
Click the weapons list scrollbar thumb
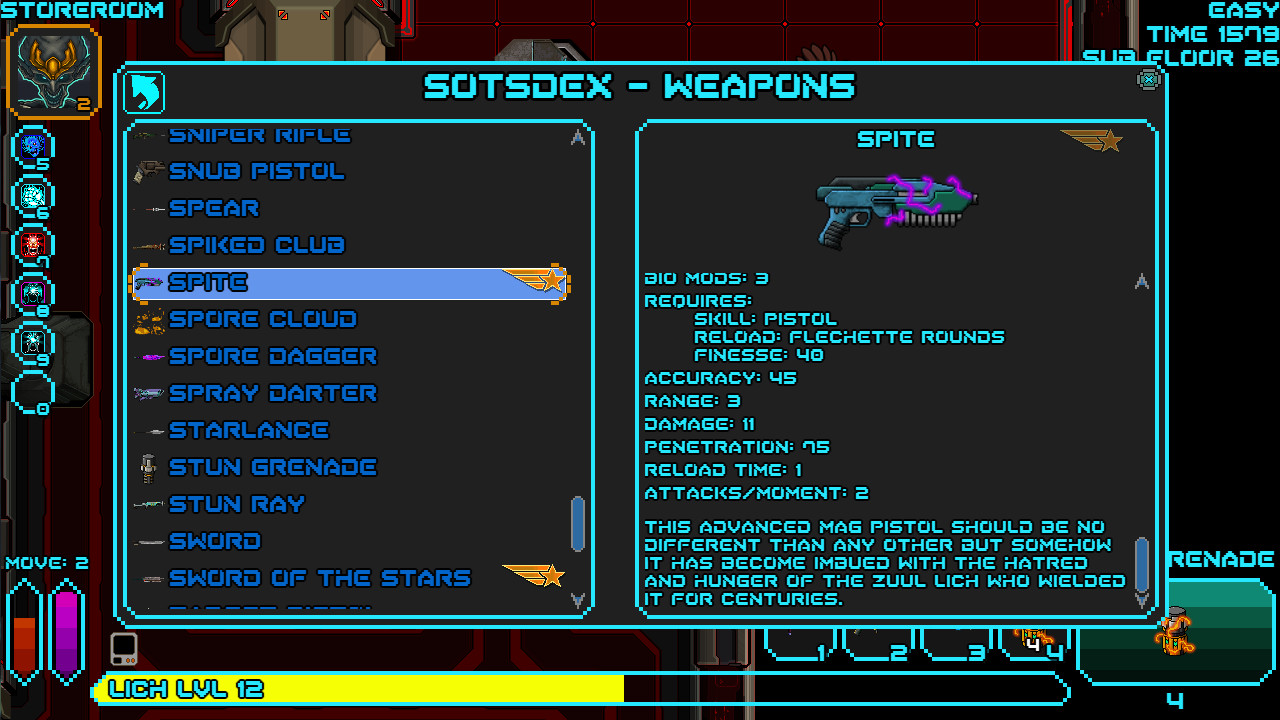[x=578, y=525]
